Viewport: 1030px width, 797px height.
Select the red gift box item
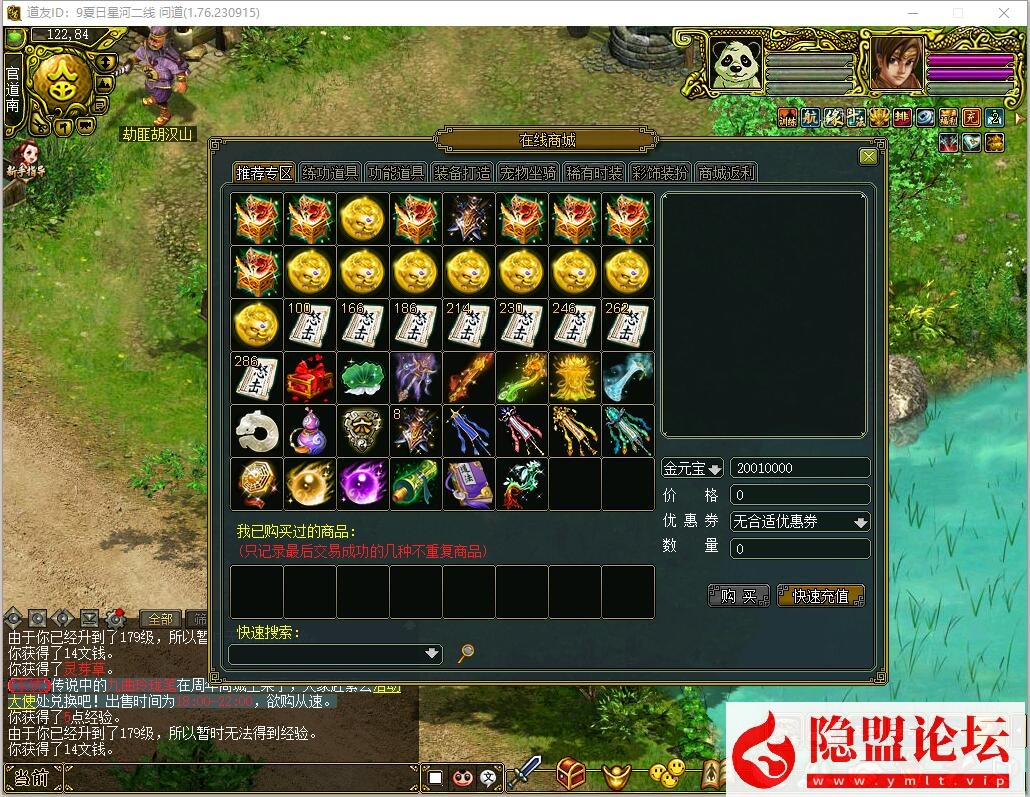click(309, 377)
